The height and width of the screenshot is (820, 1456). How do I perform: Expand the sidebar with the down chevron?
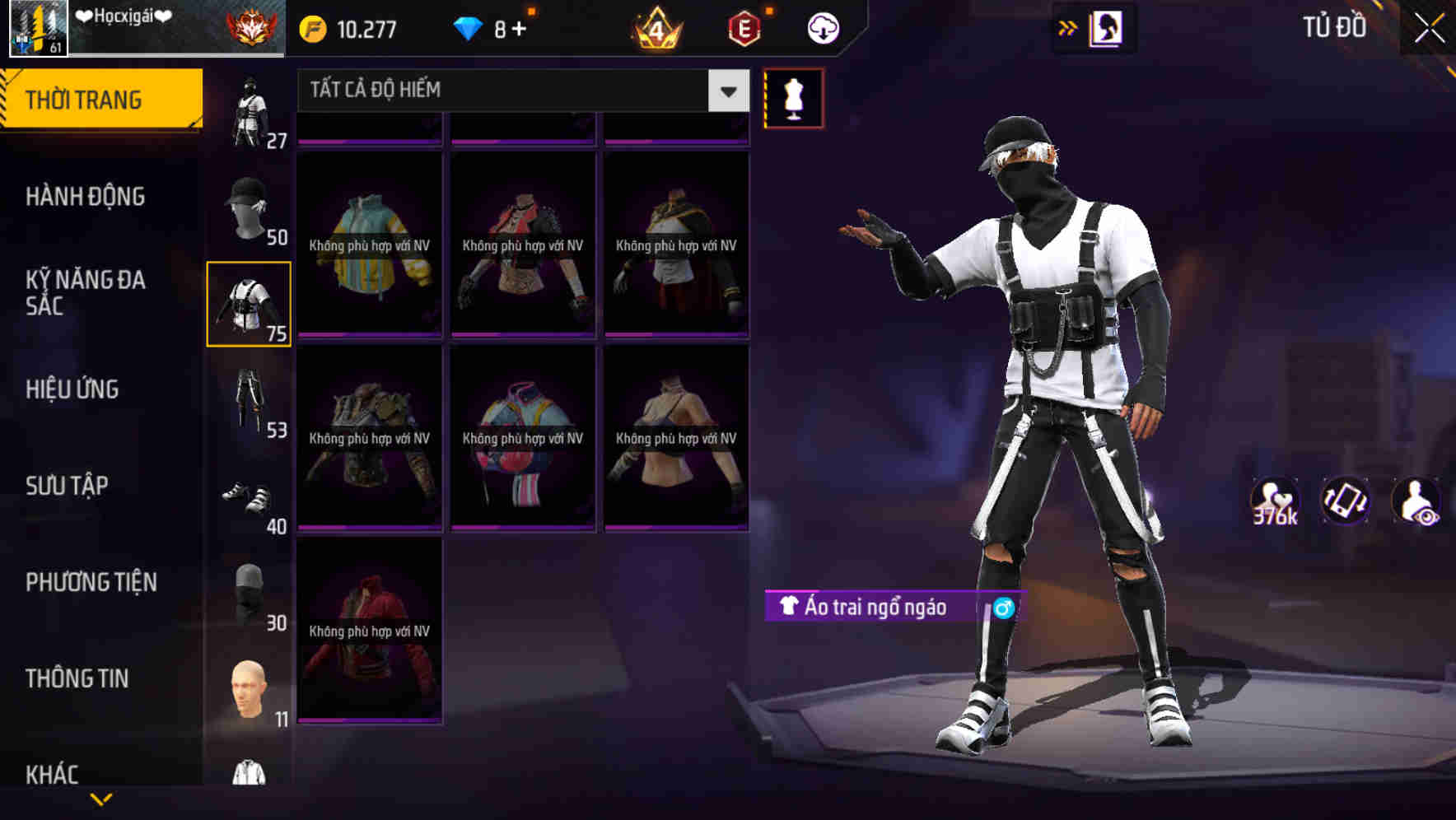point(101,799)
